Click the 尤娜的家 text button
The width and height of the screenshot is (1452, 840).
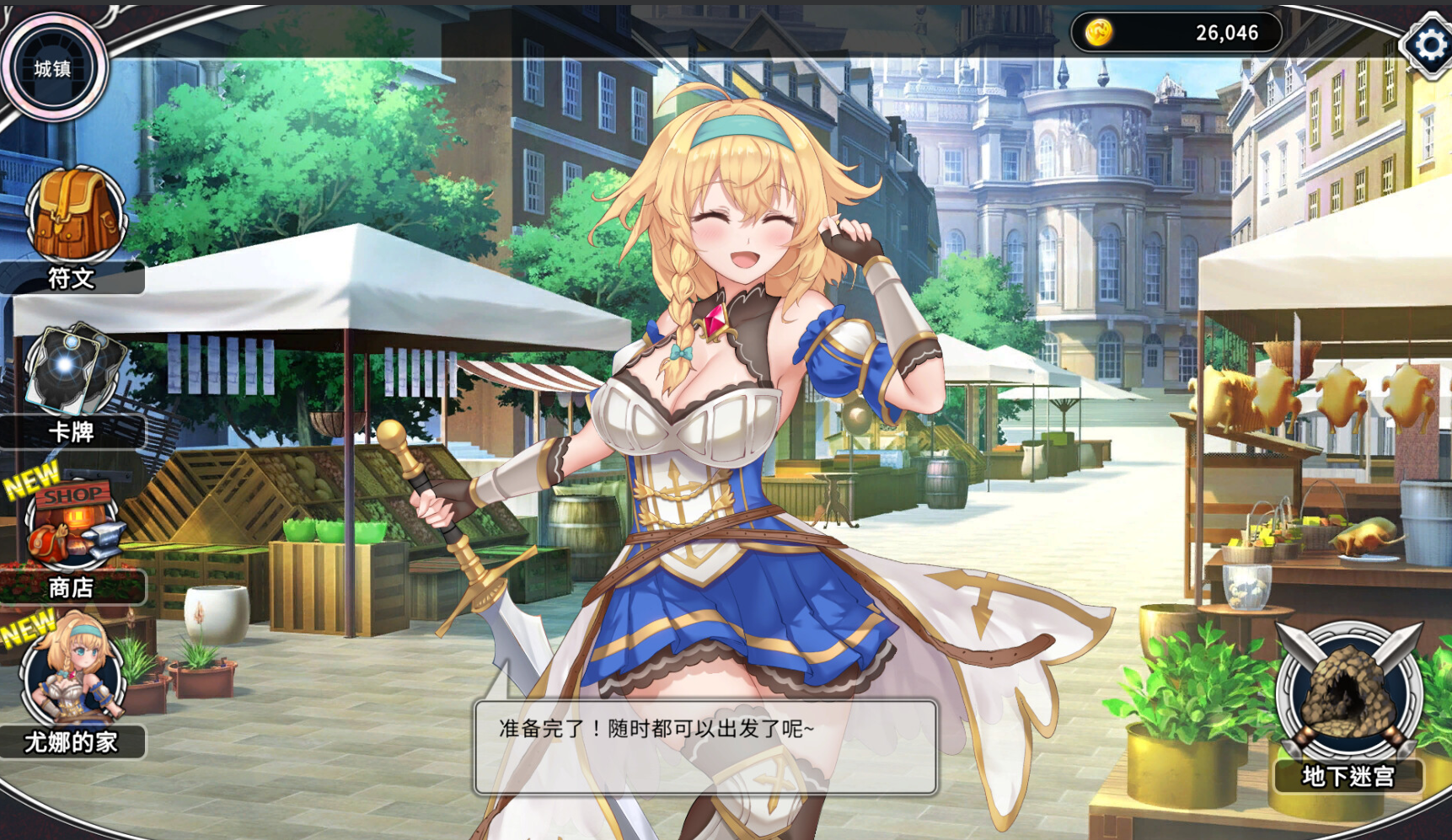coord(74,741)
